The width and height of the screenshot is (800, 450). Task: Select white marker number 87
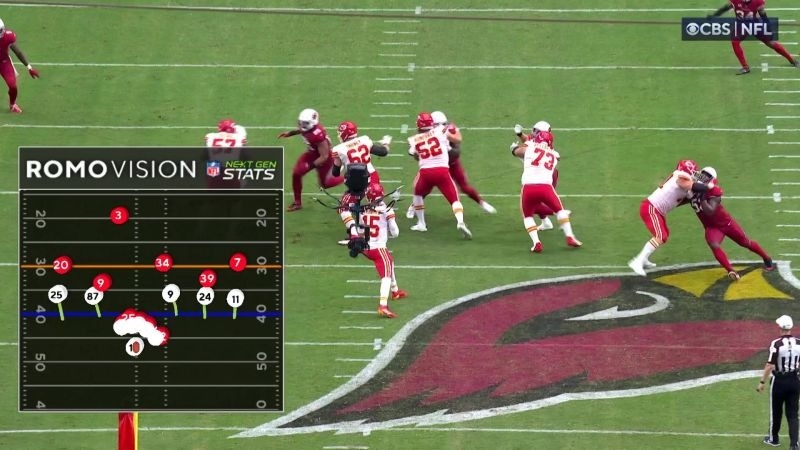pos(94,295)
